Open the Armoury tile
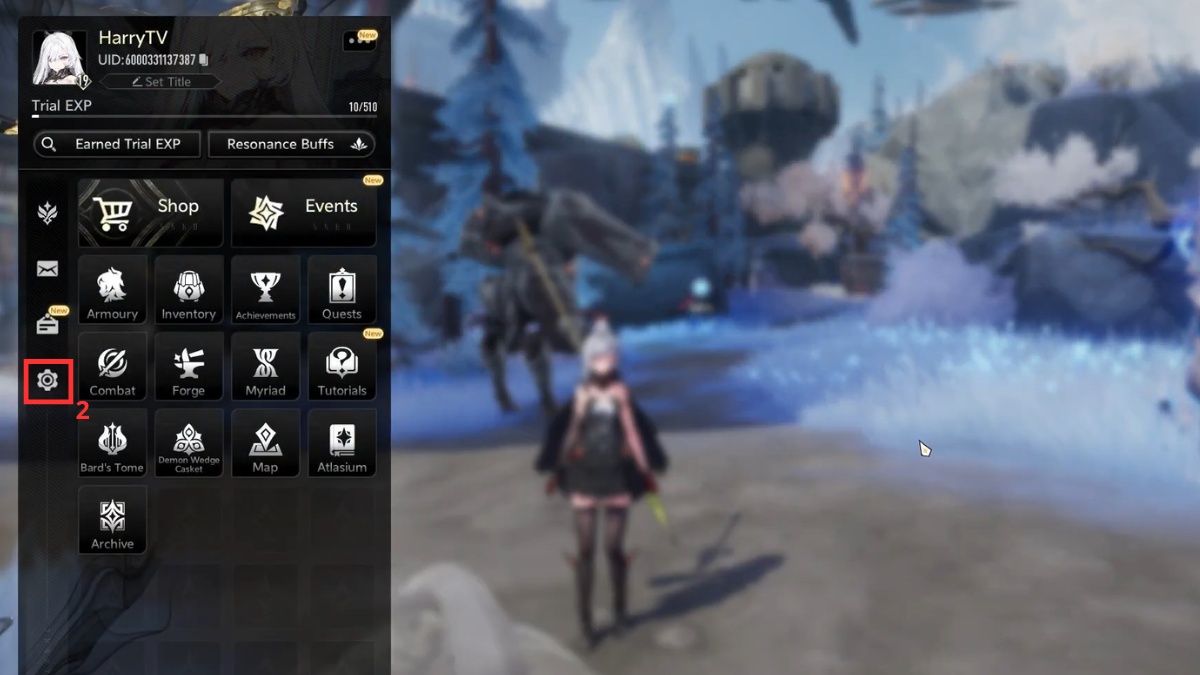 point(112,290)
